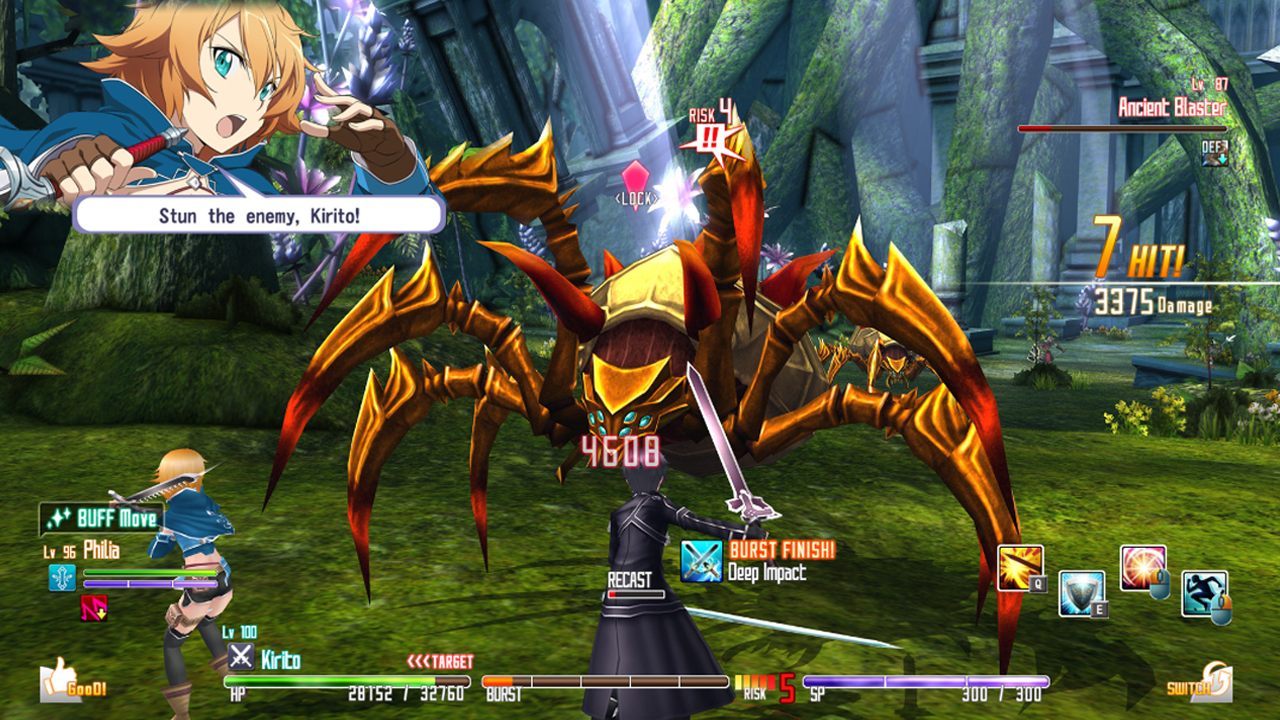The image size is (1280, 720).
Task: Activate the running figure dash skill
Action: click(x=1204, y=593)
